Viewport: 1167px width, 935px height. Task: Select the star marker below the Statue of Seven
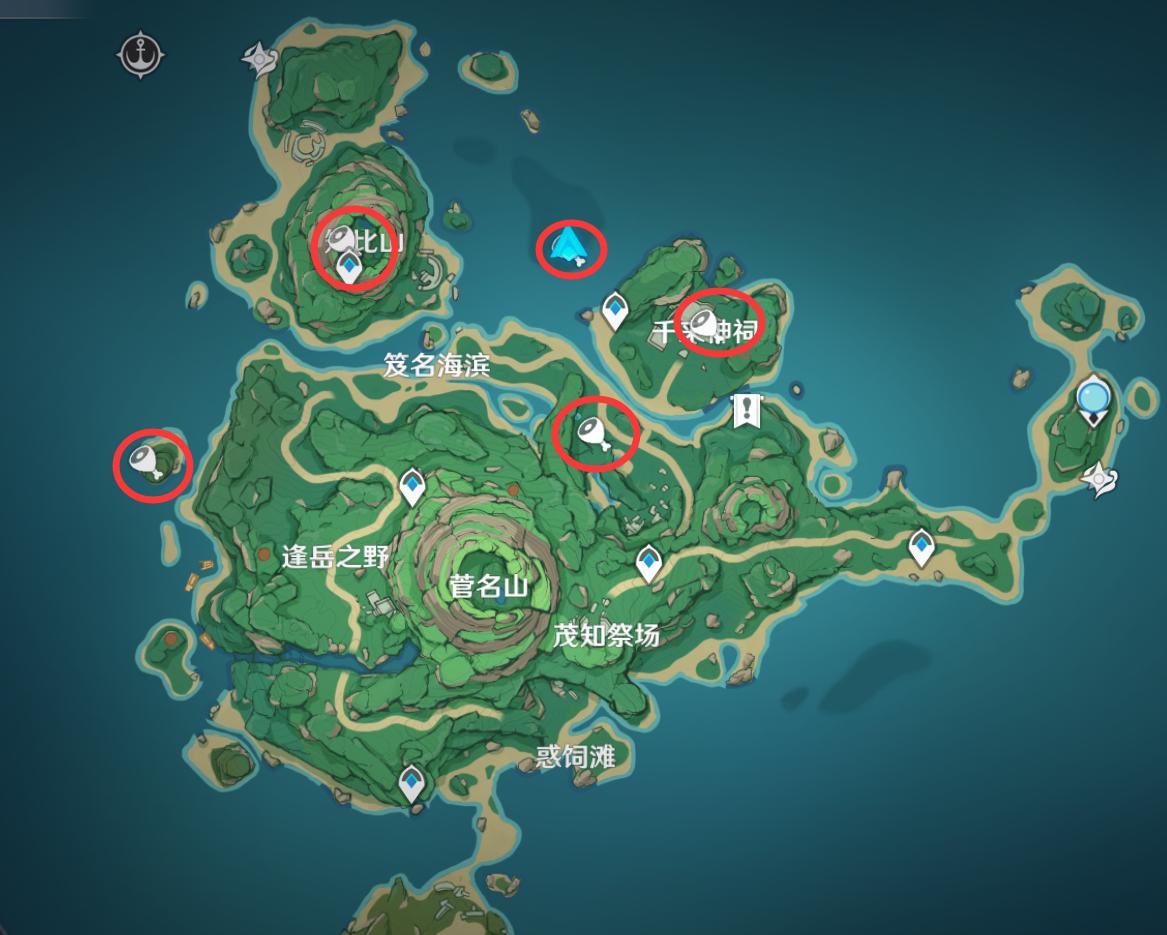pyautogui.click(x=1099, y=480)
